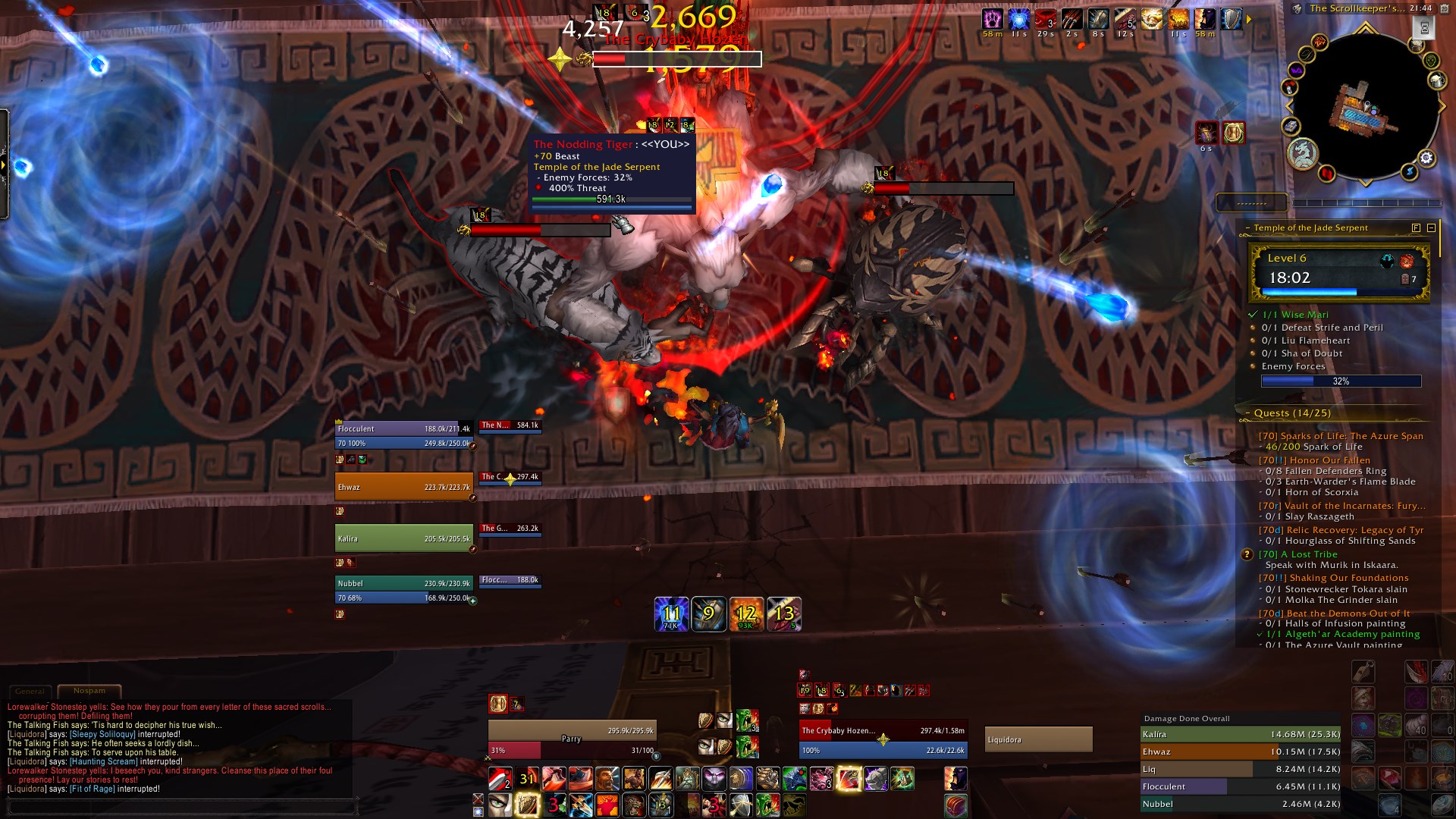The height and width of the screenshot is (819, 1456).
Task: Click The Crybaby Hozen target frame
Action: tap(882, 731)
